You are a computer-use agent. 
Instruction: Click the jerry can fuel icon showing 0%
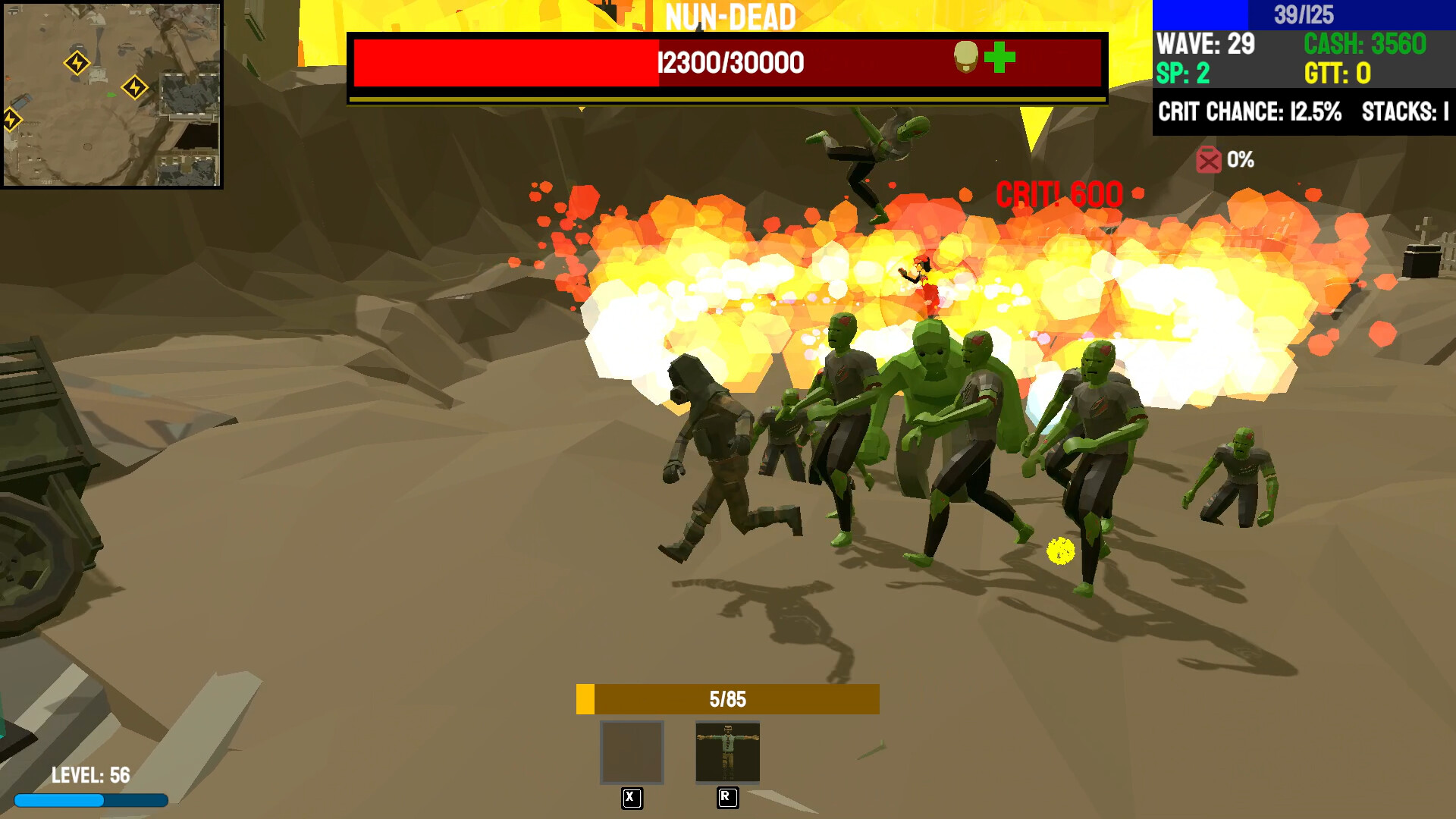point(1207,159)
